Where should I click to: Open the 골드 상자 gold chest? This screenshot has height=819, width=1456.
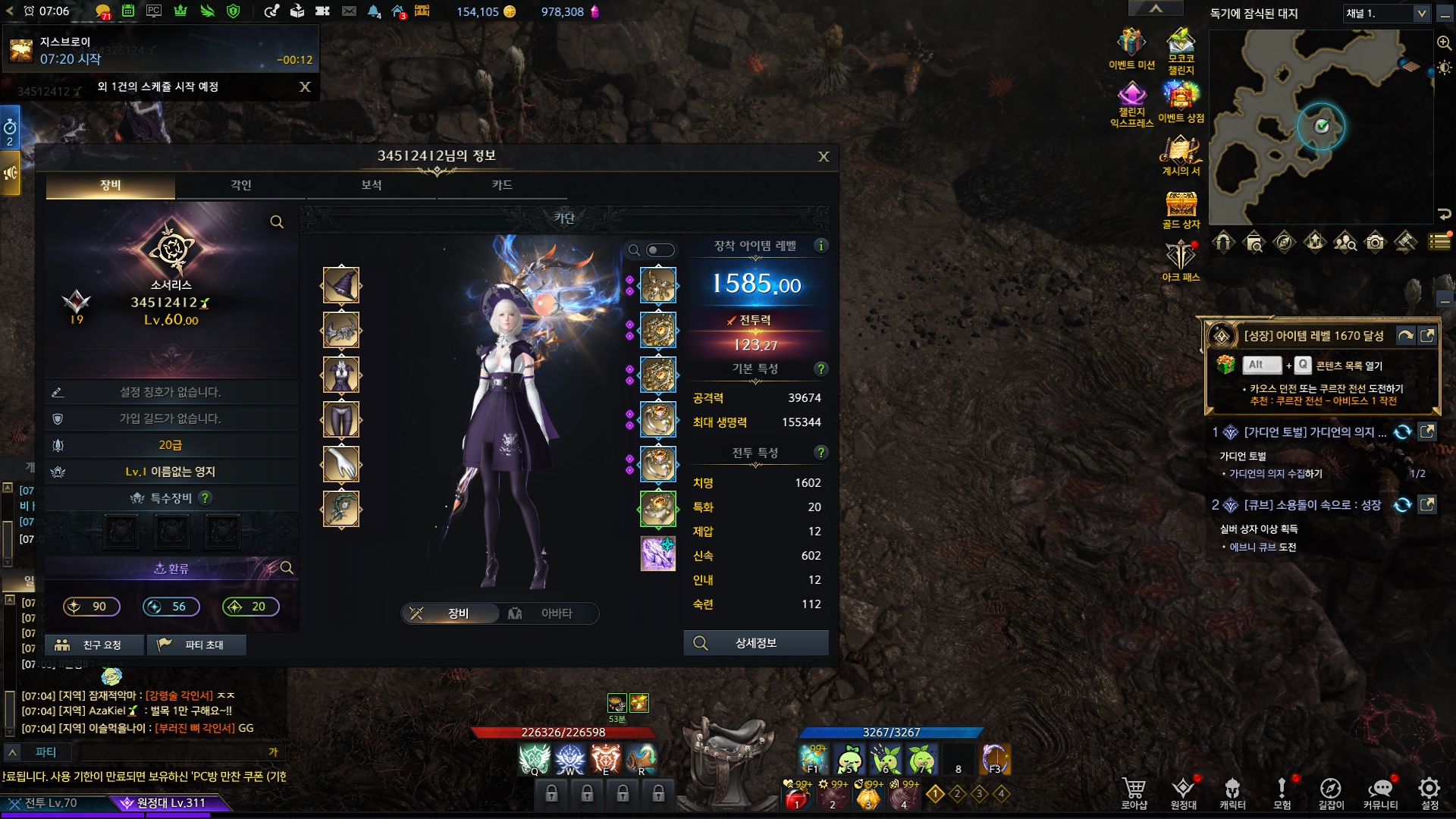[x=1181, y=210]
